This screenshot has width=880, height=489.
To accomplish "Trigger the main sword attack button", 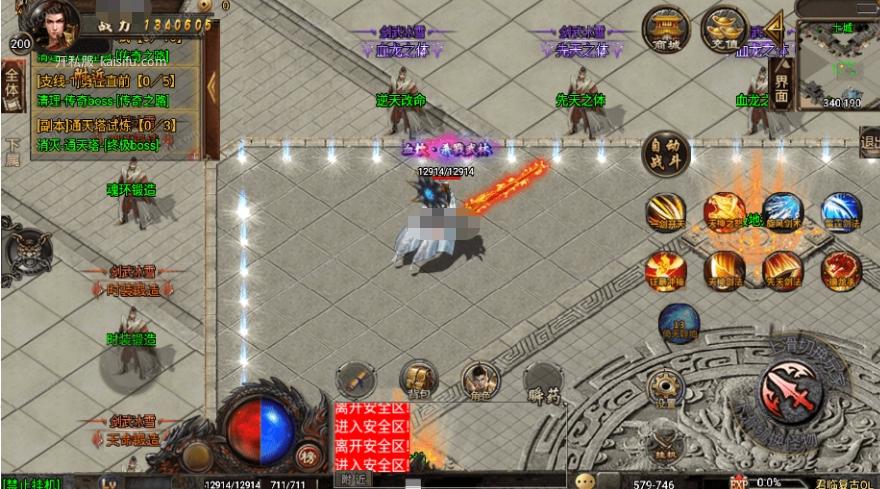I will [790, 390].
